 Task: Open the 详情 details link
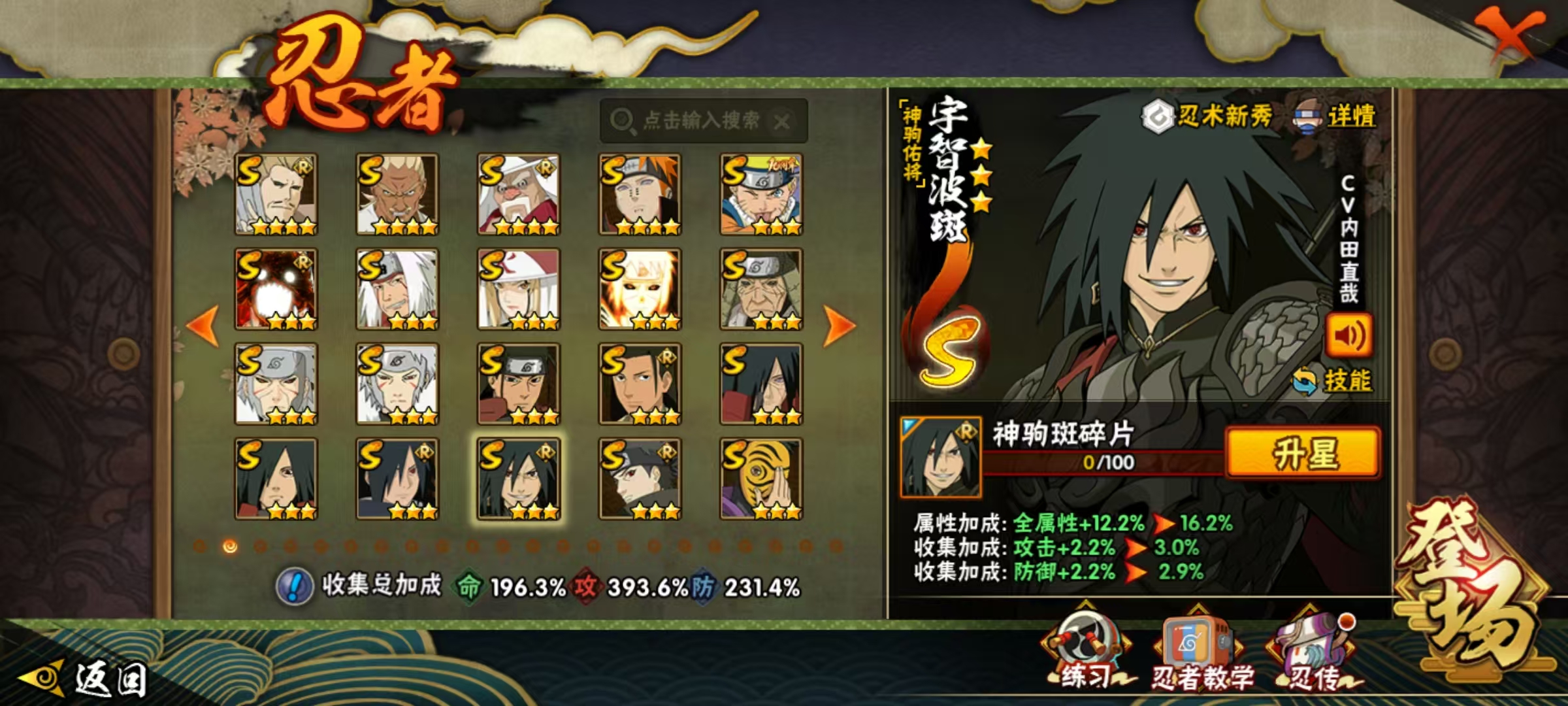tap(1335, 117)
